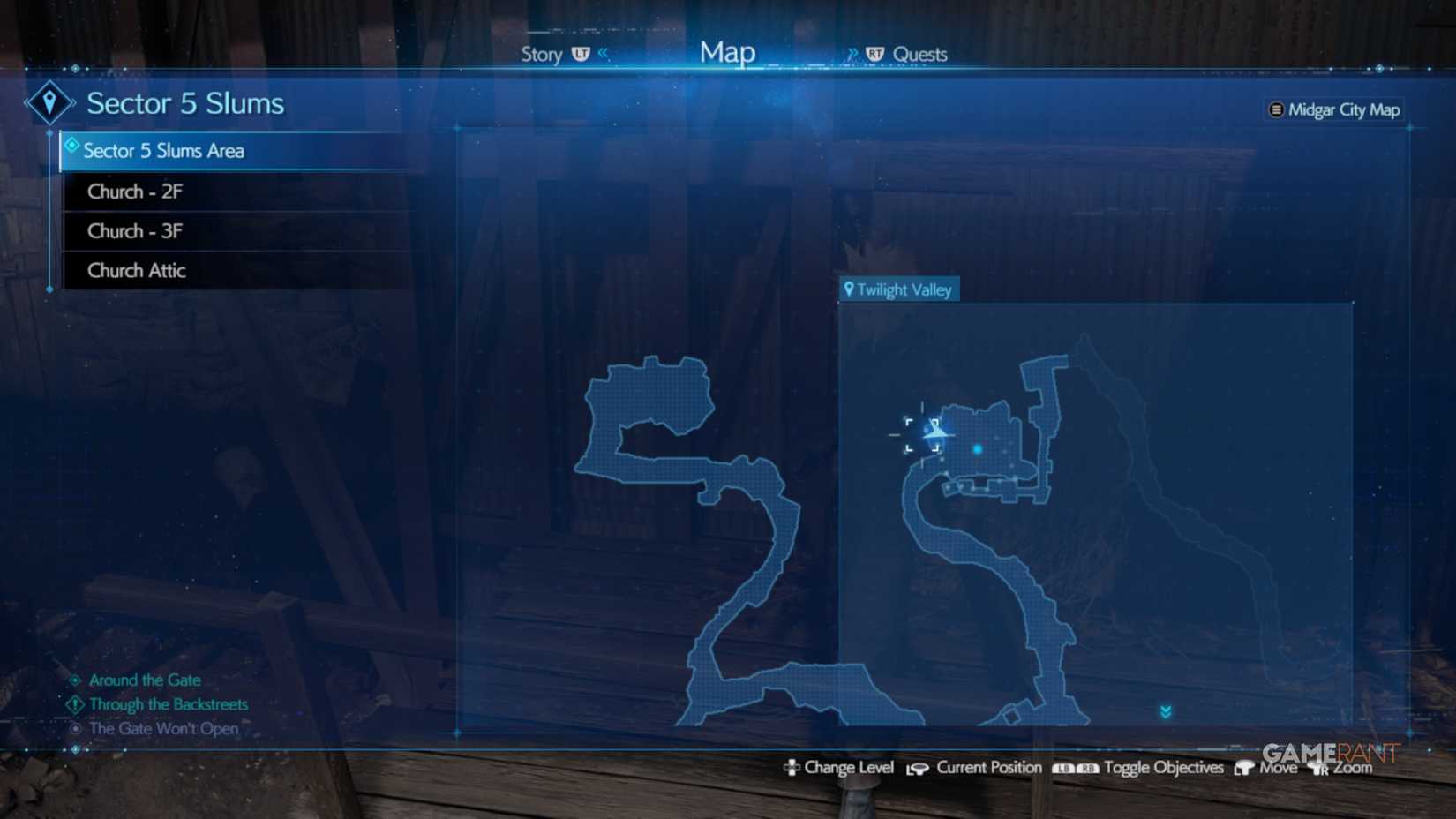Click the Current Position touchpad icon
The width and height of the screenshot is (1456, 819).
pos(918,767)
